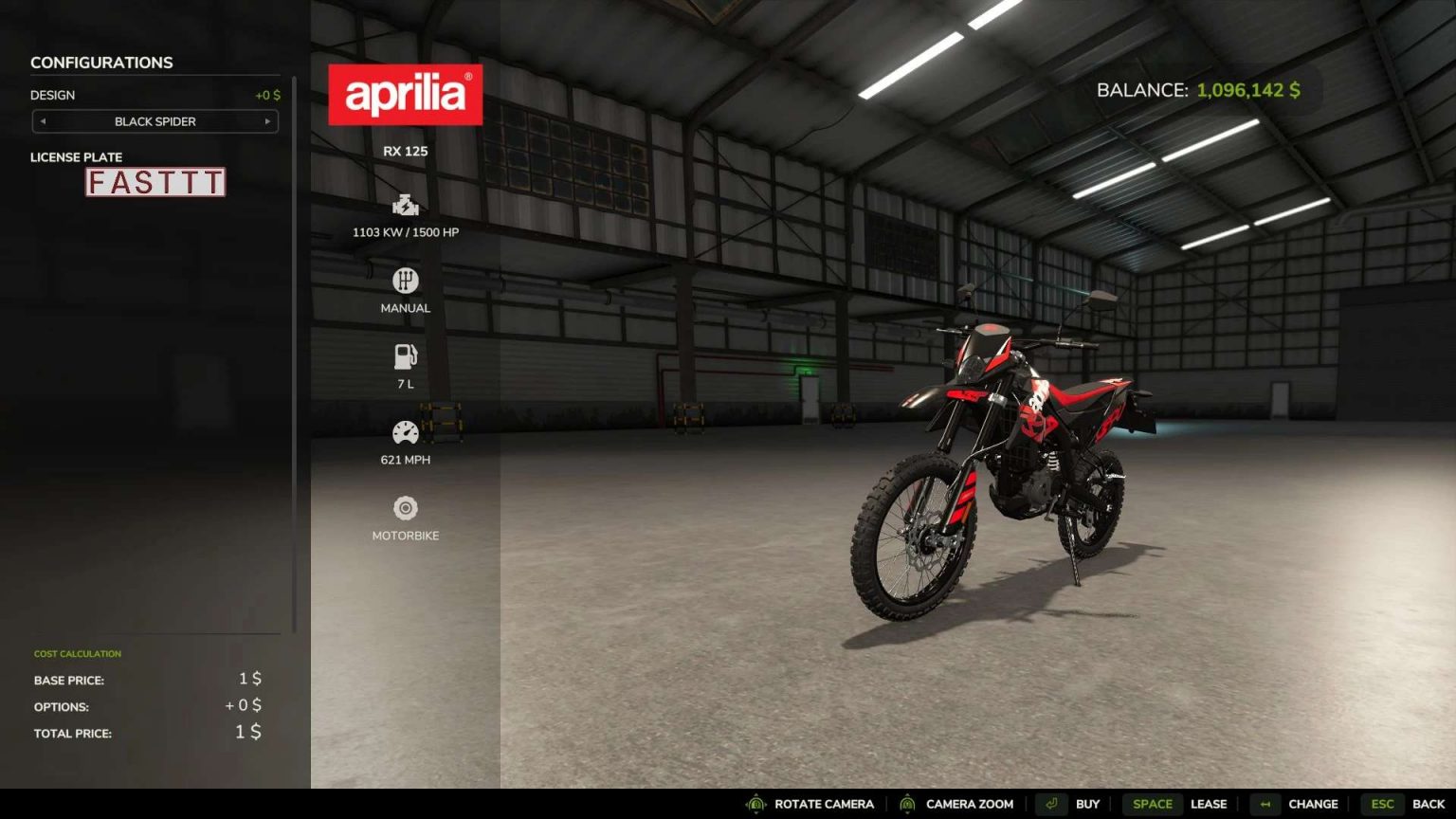
Task: Advance to next design using right arrow
Action: (268, 121)
